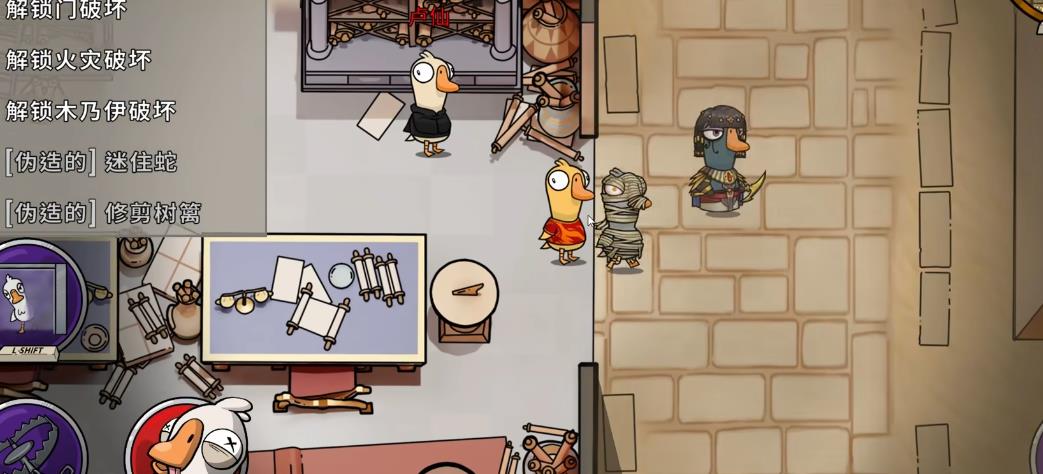
Task: Select the 解锁火灾破坏 task entry
Action: [x=79, y=60]
